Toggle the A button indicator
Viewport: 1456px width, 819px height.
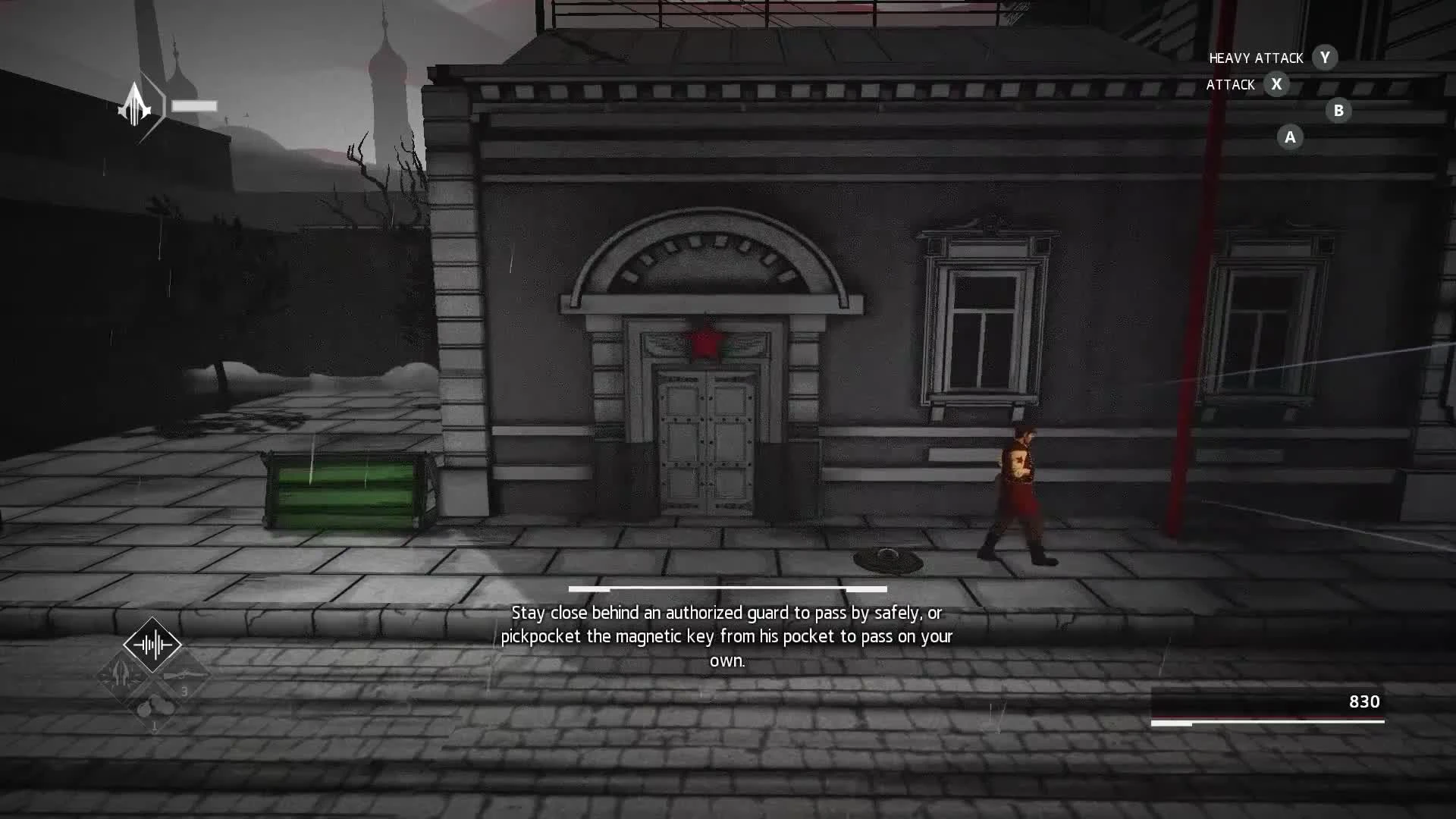click(x=1289, y=137)
